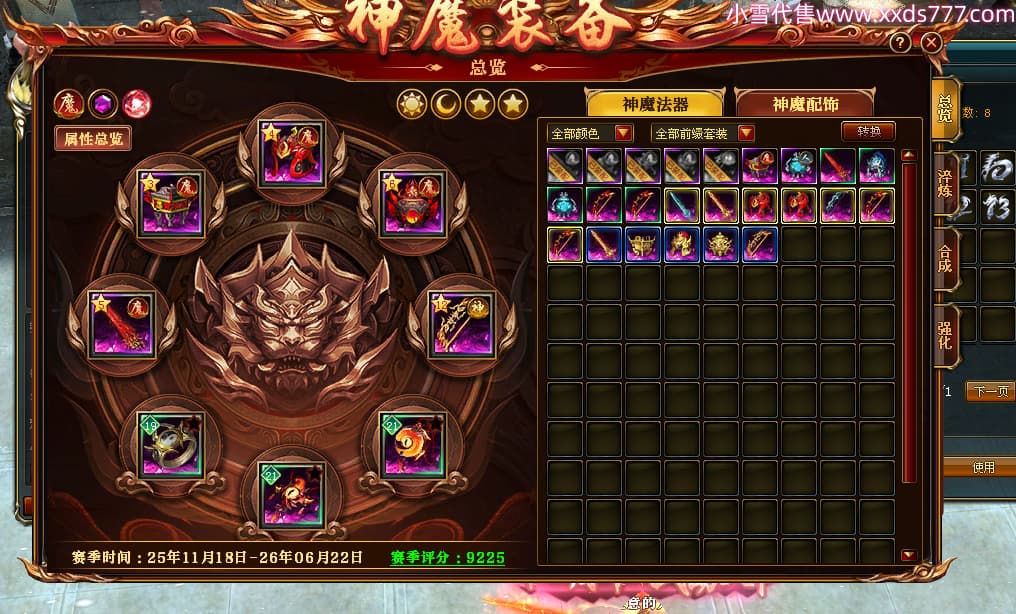Select the equipped golden ring slot

tap(171, 444)
